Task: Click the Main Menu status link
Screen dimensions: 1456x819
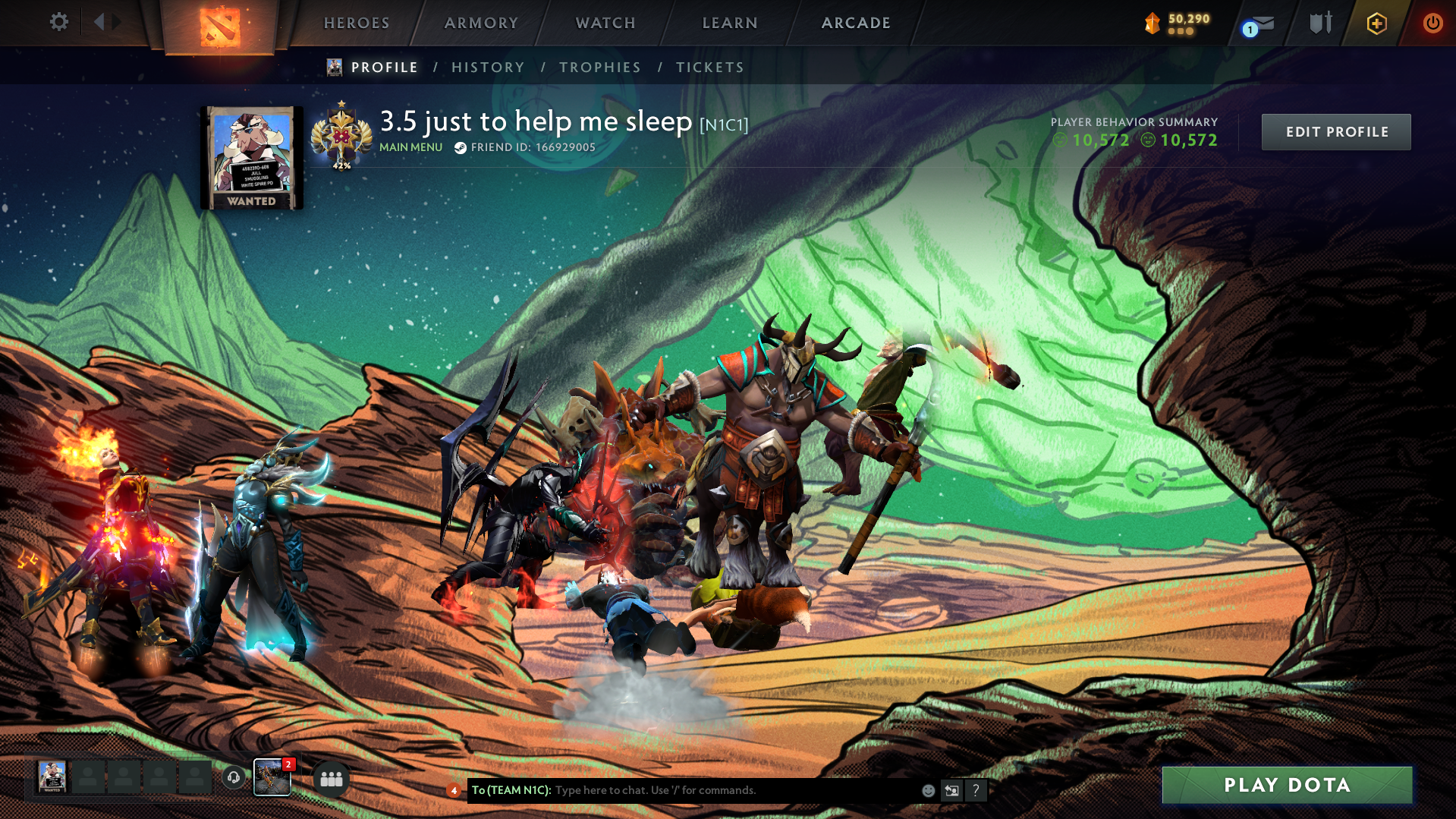Action: [410, 147]
